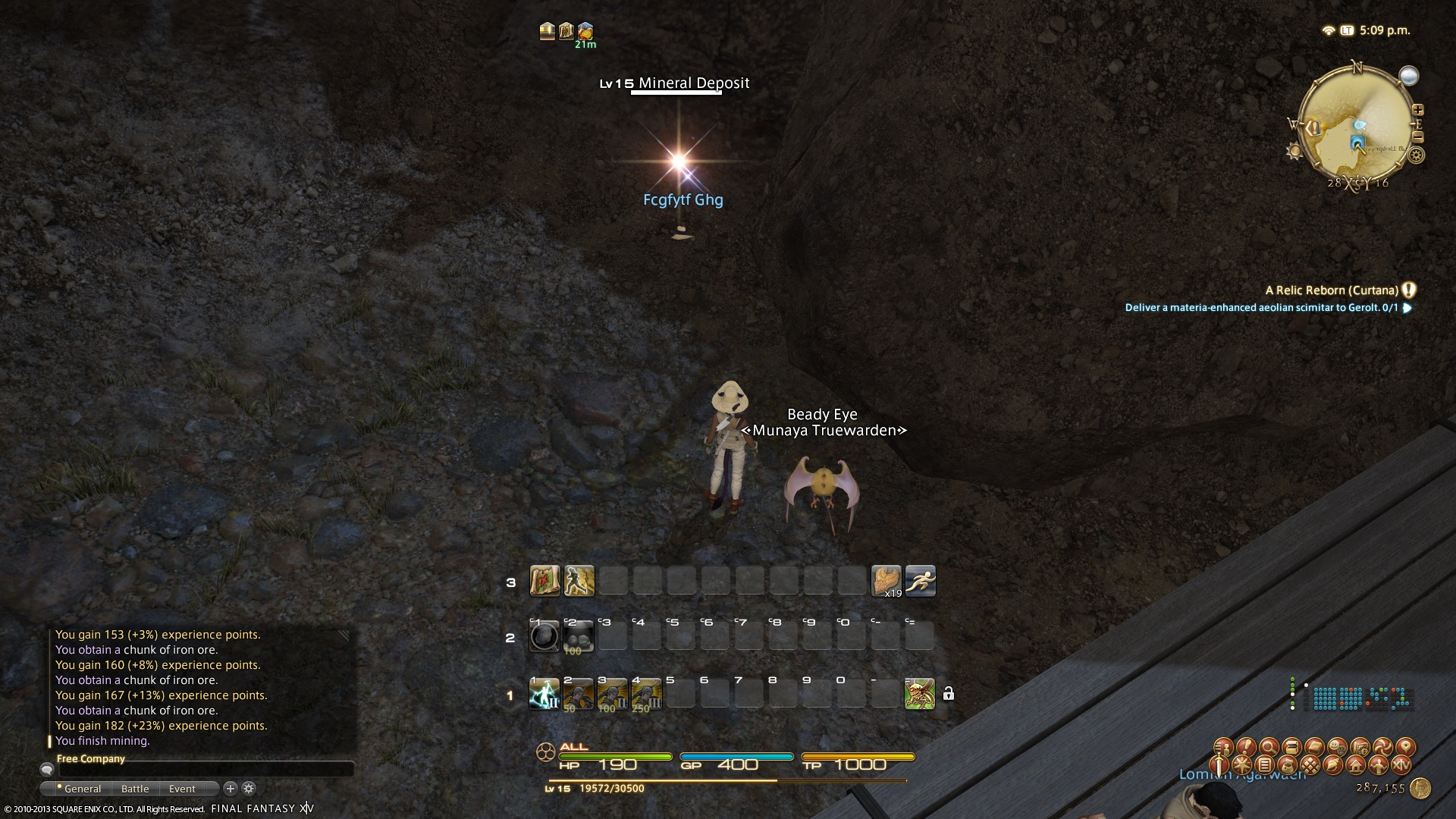
Task: Toggle the hotbar lock padlock
Action: 948,694
